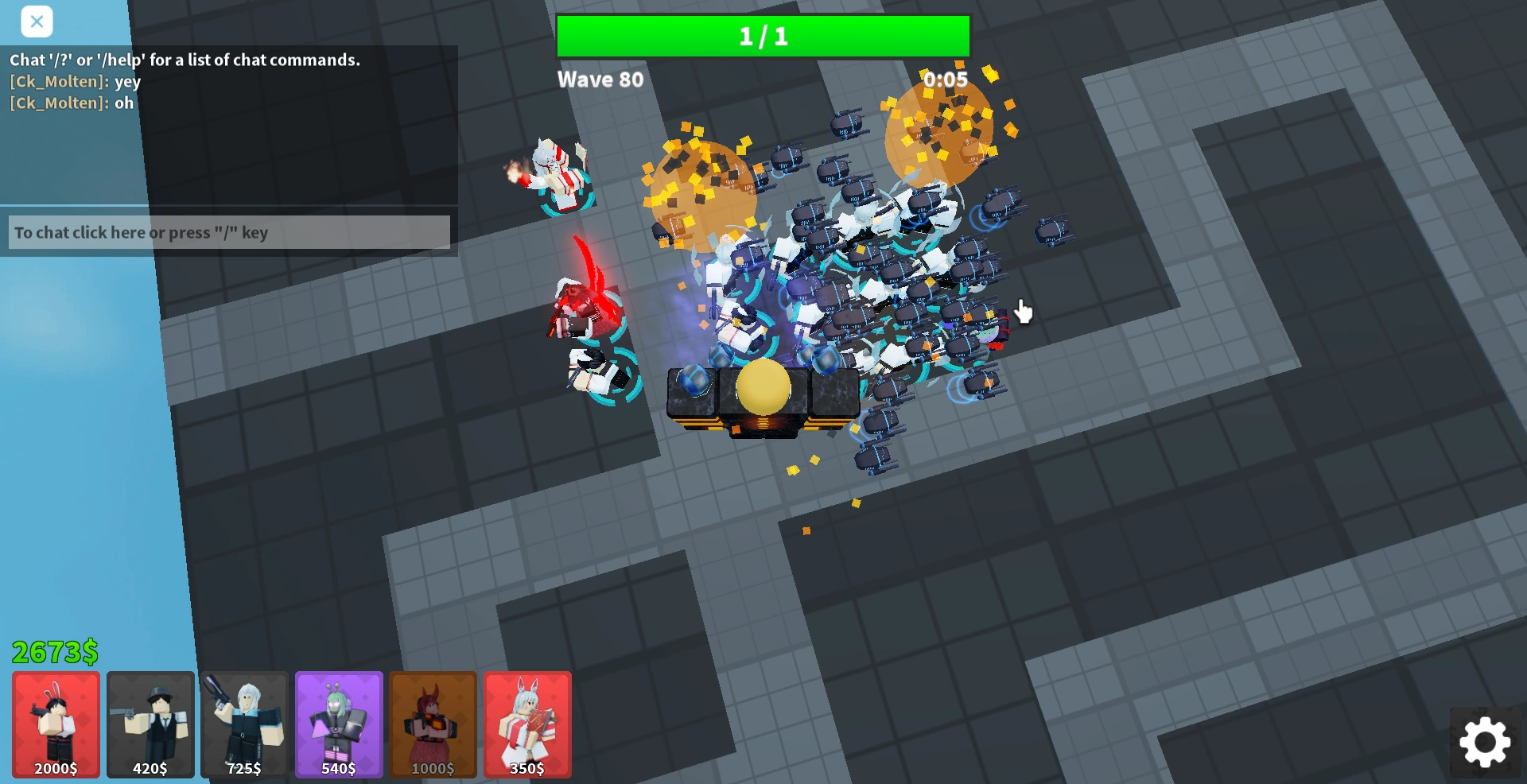Close the chat window with the X button
The width and height of the screenshot is (1527, 784).
coord(37,21)
